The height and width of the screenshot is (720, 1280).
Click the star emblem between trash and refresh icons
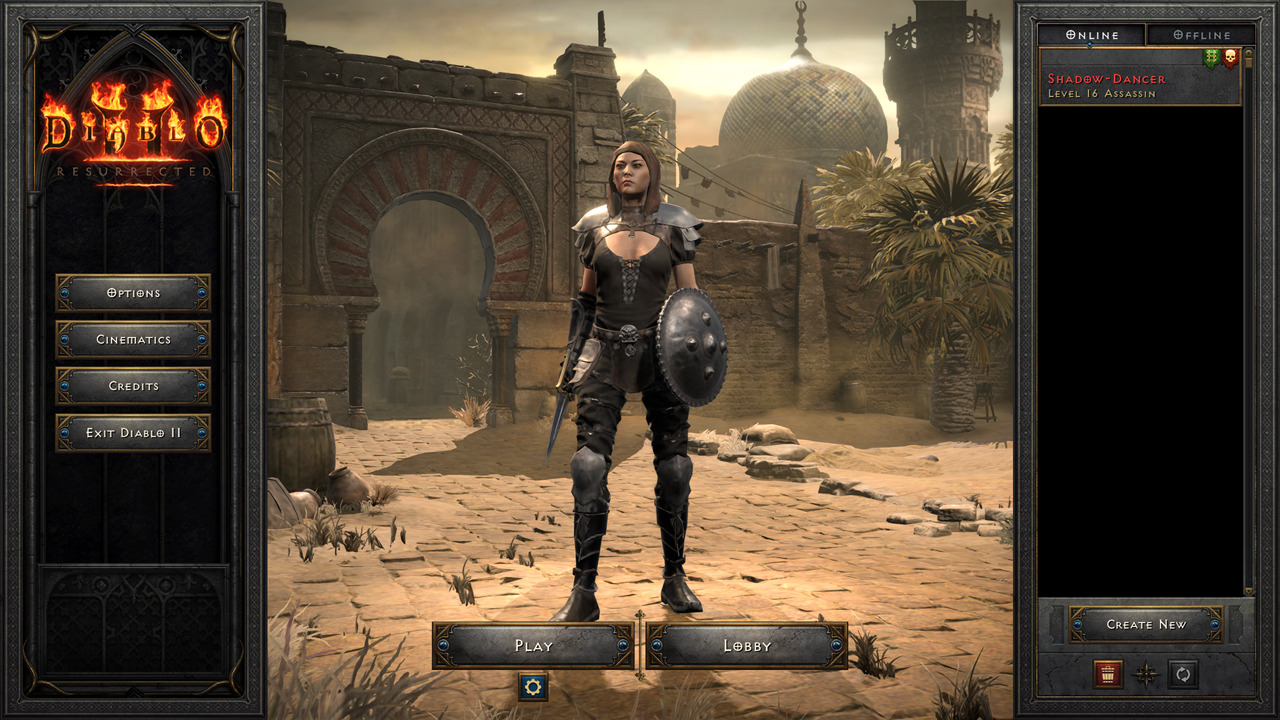1145,675
